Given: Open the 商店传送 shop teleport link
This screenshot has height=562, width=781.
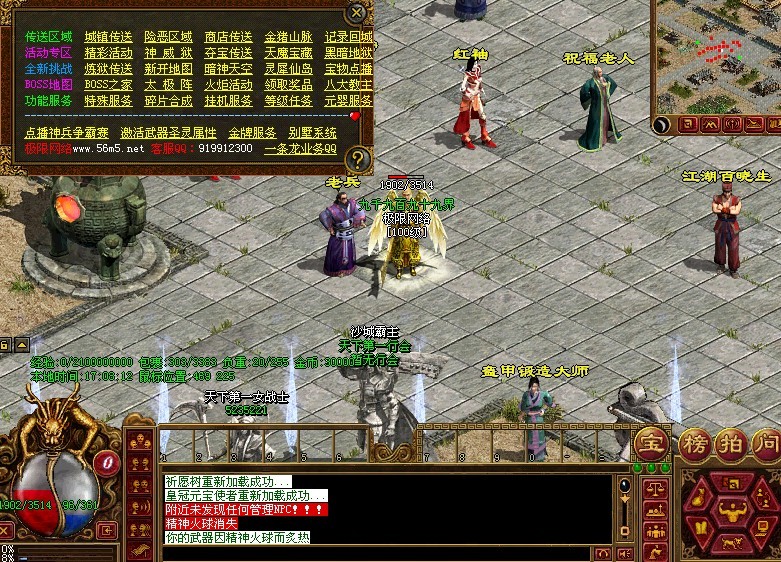Looking at the screenshot, I should pos(228,37).
